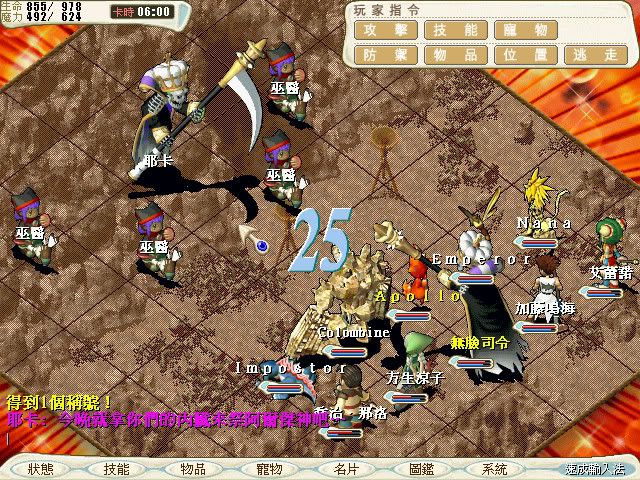This screenshot has width=640, height=480.
Task: Open the 技能 (Skills) menu in bottom bar
Action: [x=116, y=469]
